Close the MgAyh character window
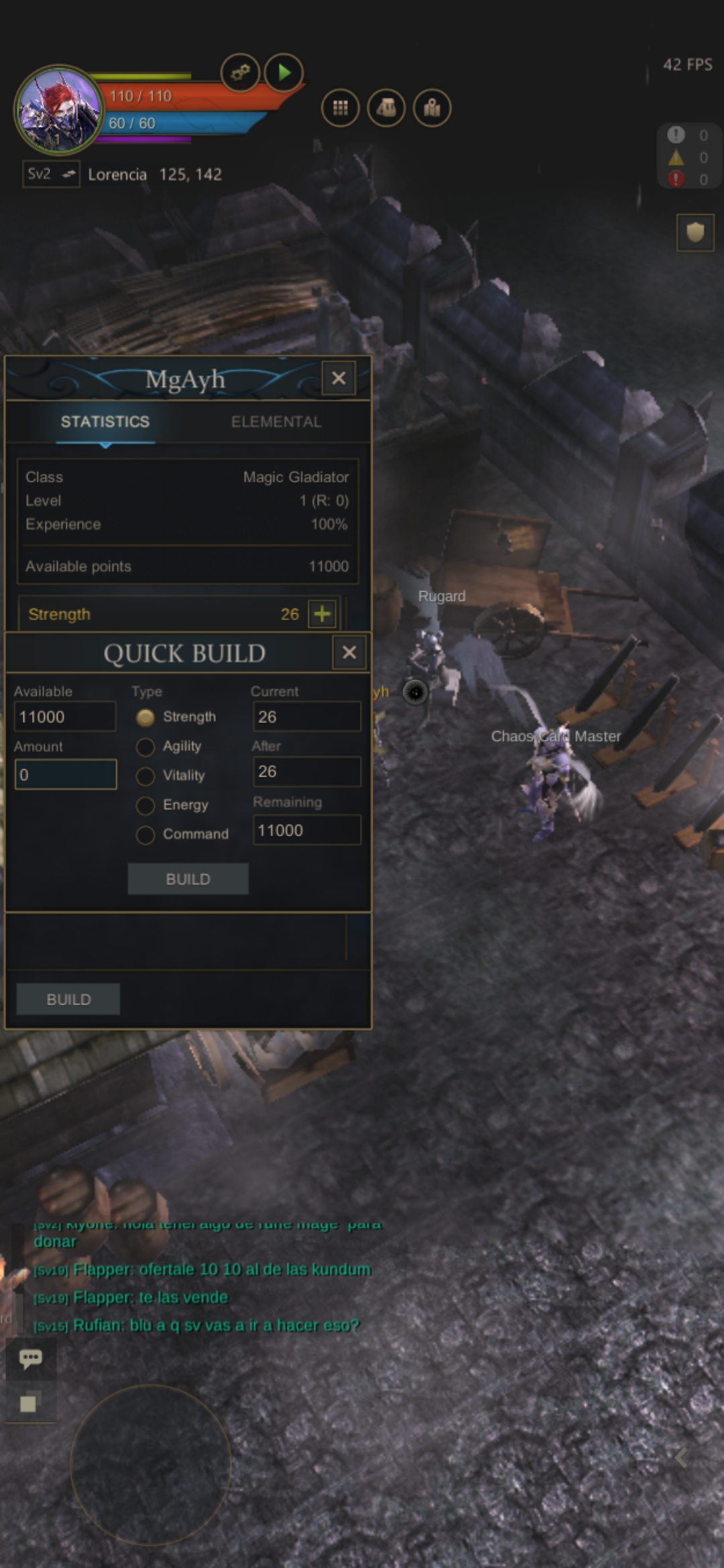 click(339, 378)
